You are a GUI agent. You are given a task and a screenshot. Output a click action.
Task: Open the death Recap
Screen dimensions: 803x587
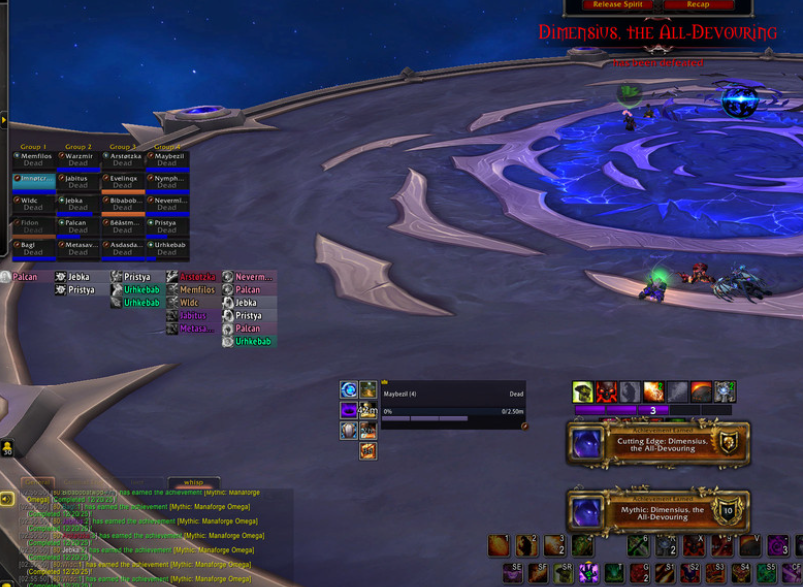coord(697,5)
